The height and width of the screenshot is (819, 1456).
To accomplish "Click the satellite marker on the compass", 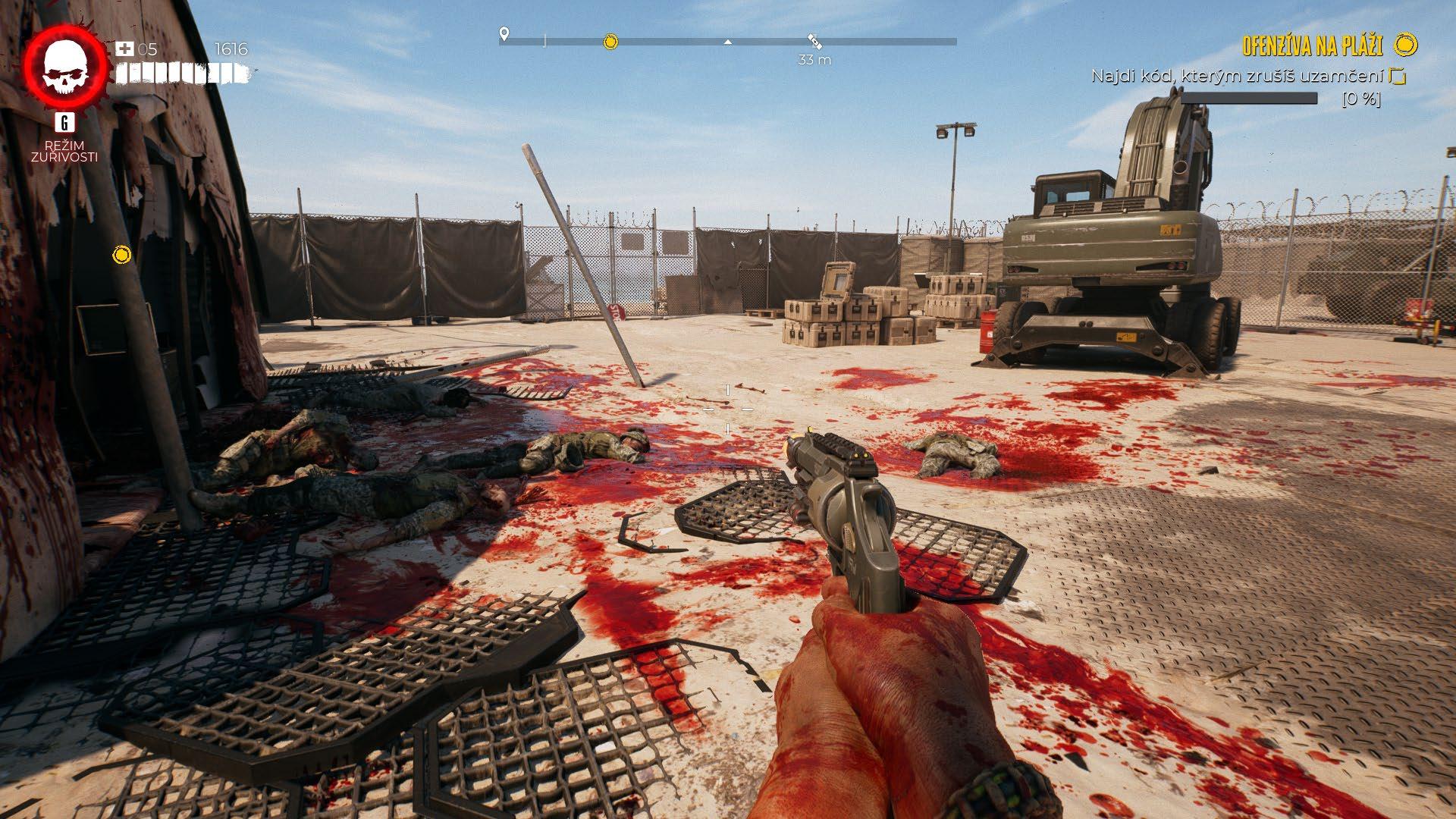I will (813, 40).
